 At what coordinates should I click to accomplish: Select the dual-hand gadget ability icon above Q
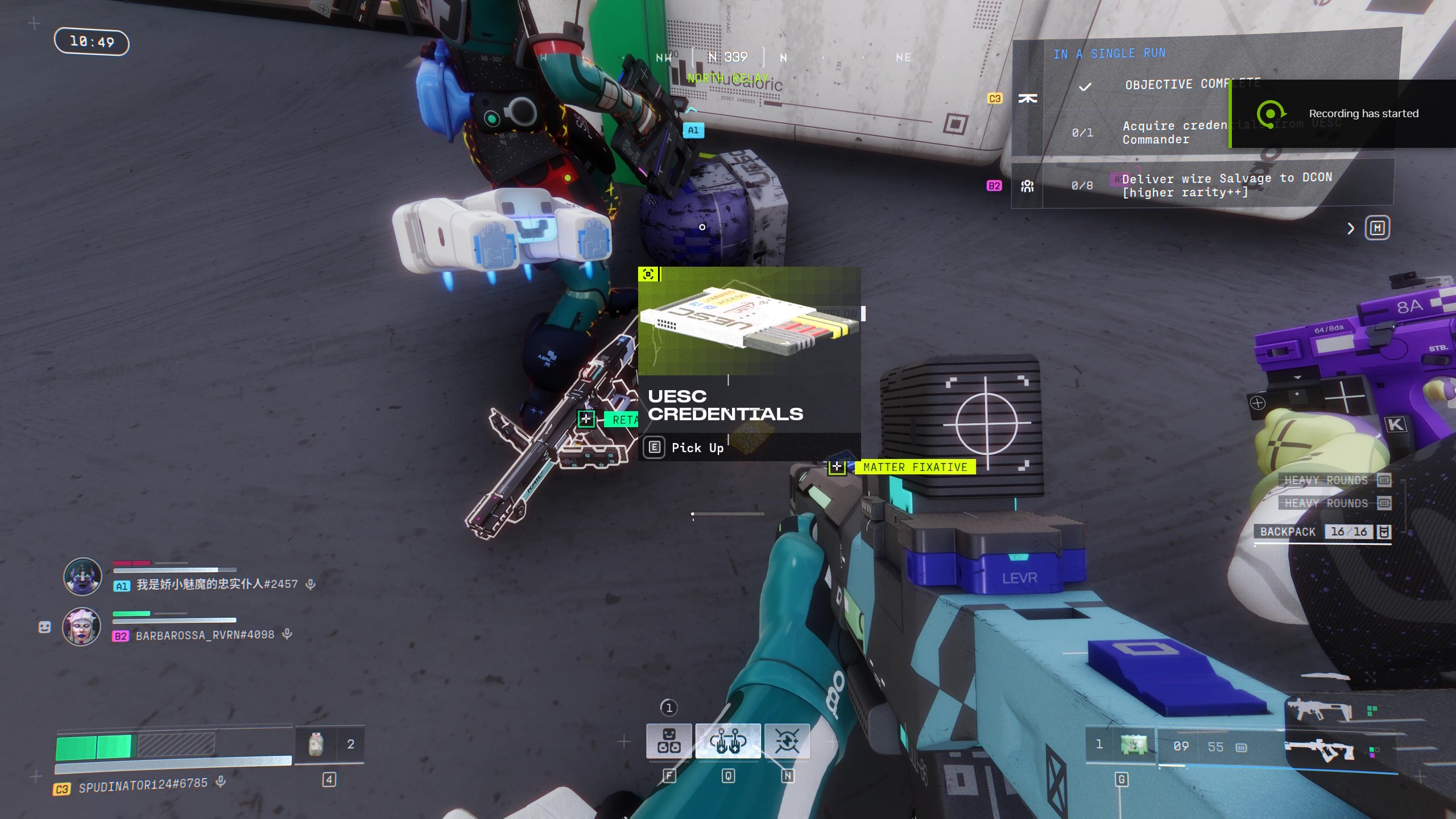click(729, 741)
